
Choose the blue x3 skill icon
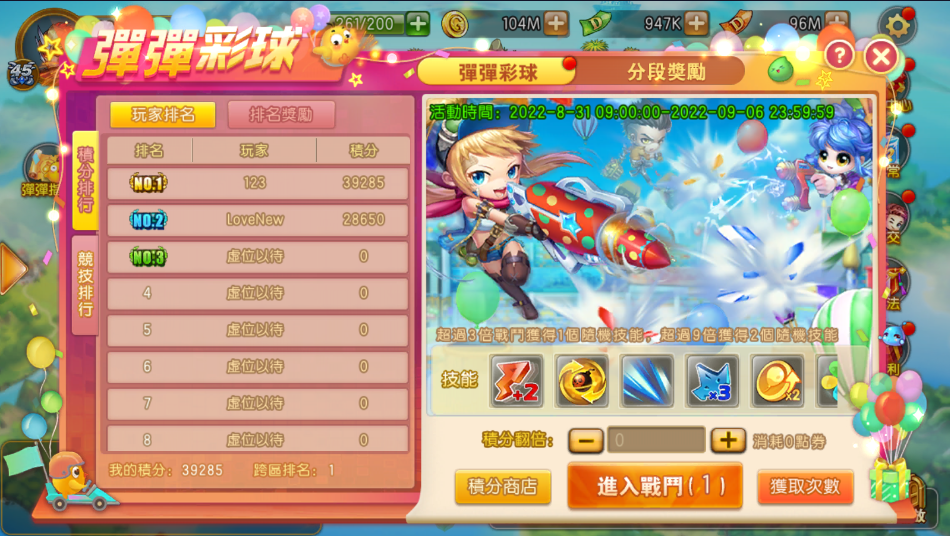[x=713, y=380]
